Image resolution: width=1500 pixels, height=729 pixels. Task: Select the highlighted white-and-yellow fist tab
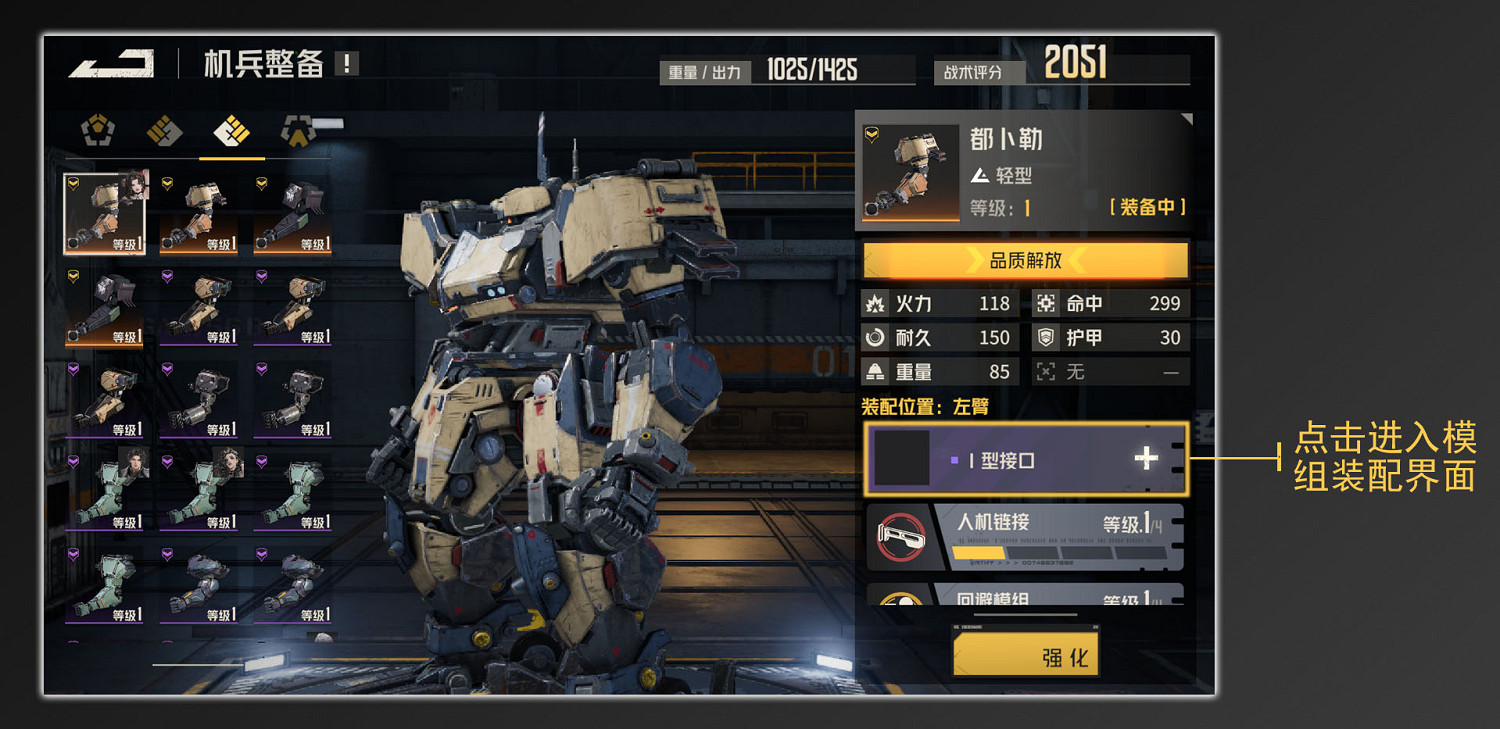[x=231, y=131]
